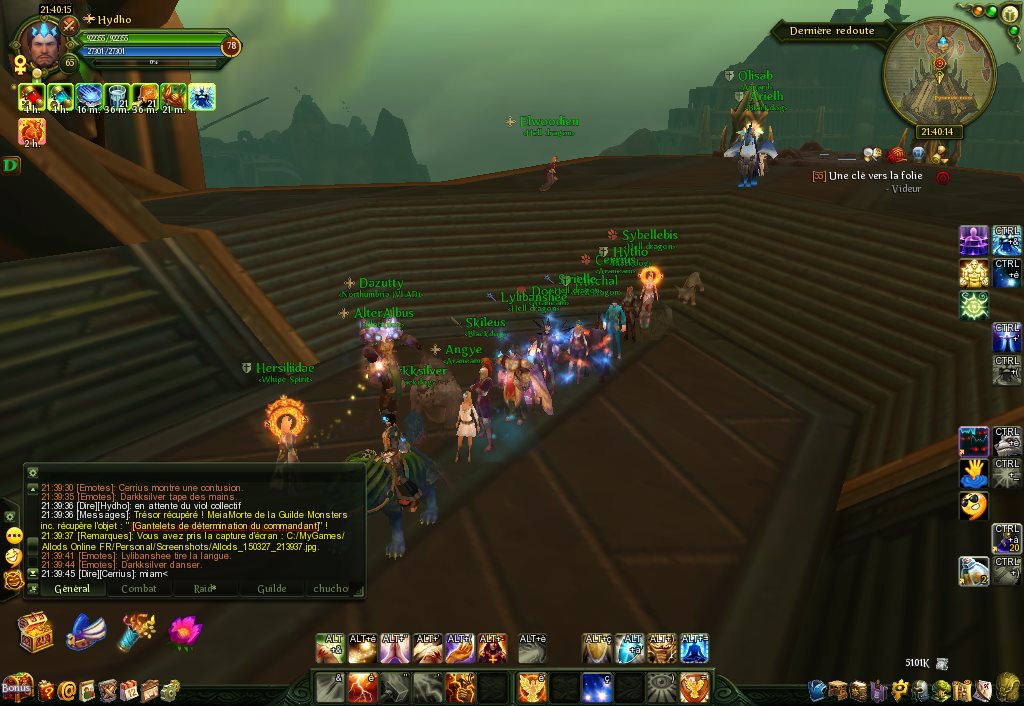Click the yellow emoticon face button
Viewport: 1024px width, 706px height.
[14, 535]
